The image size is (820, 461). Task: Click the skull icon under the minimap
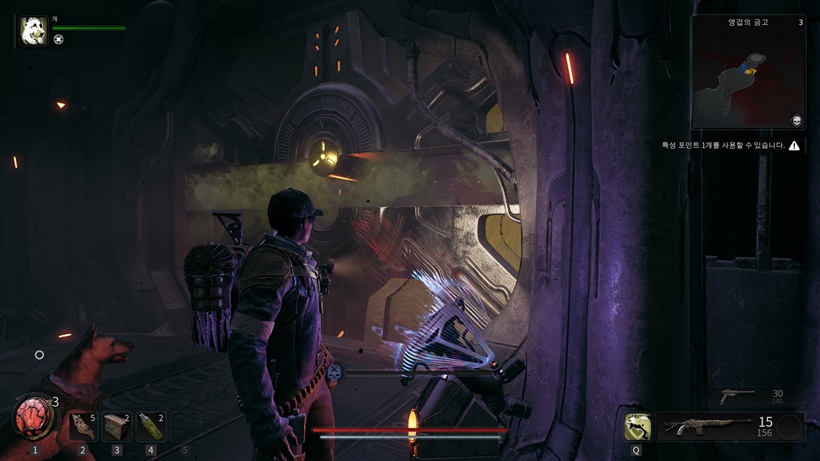click(797, 121)
